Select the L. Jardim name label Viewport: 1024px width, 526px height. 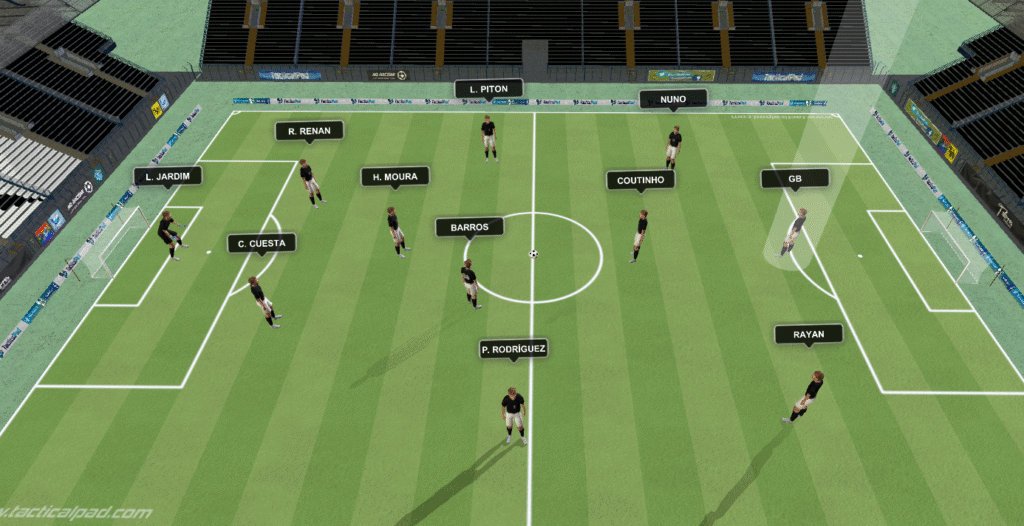[168, 177]
